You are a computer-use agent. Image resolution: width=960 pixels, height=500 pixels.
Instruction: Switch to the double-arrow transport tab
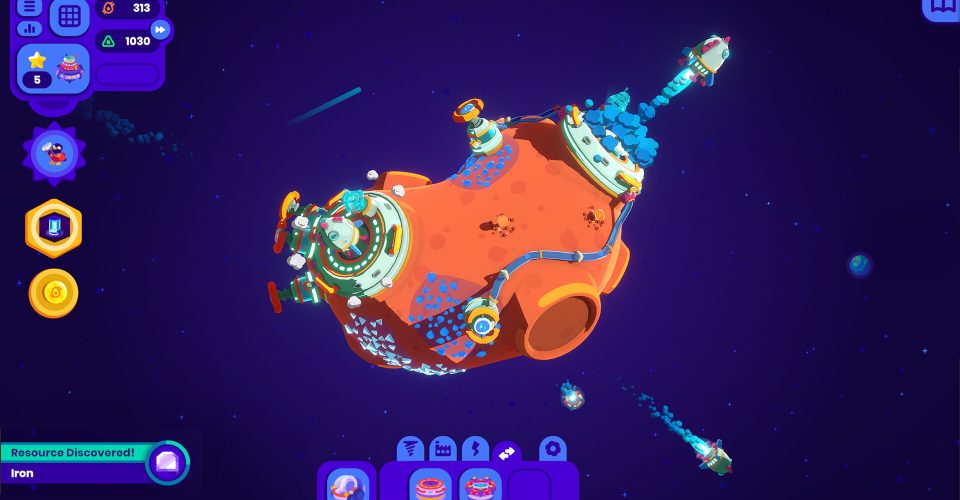tap(507, 452)
